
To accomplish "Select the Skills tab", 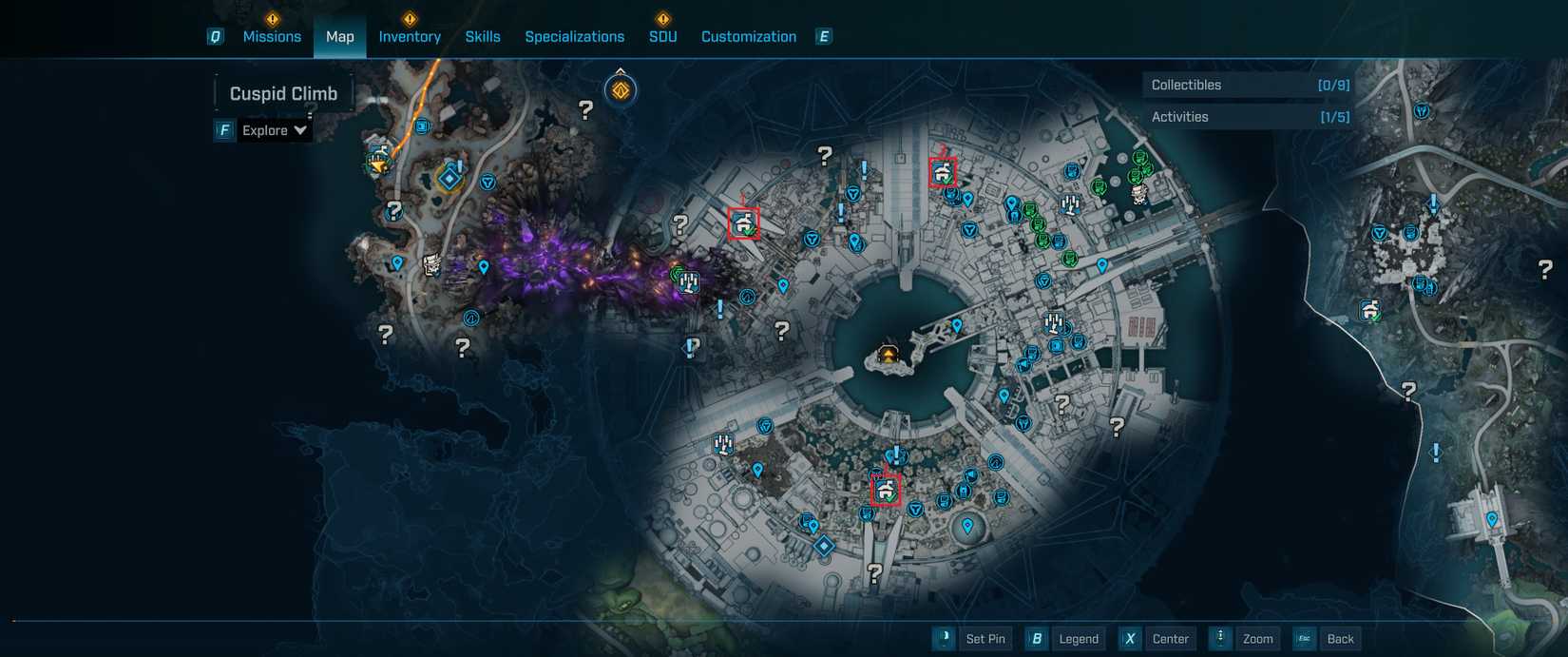I will click(x=483, y=36).
